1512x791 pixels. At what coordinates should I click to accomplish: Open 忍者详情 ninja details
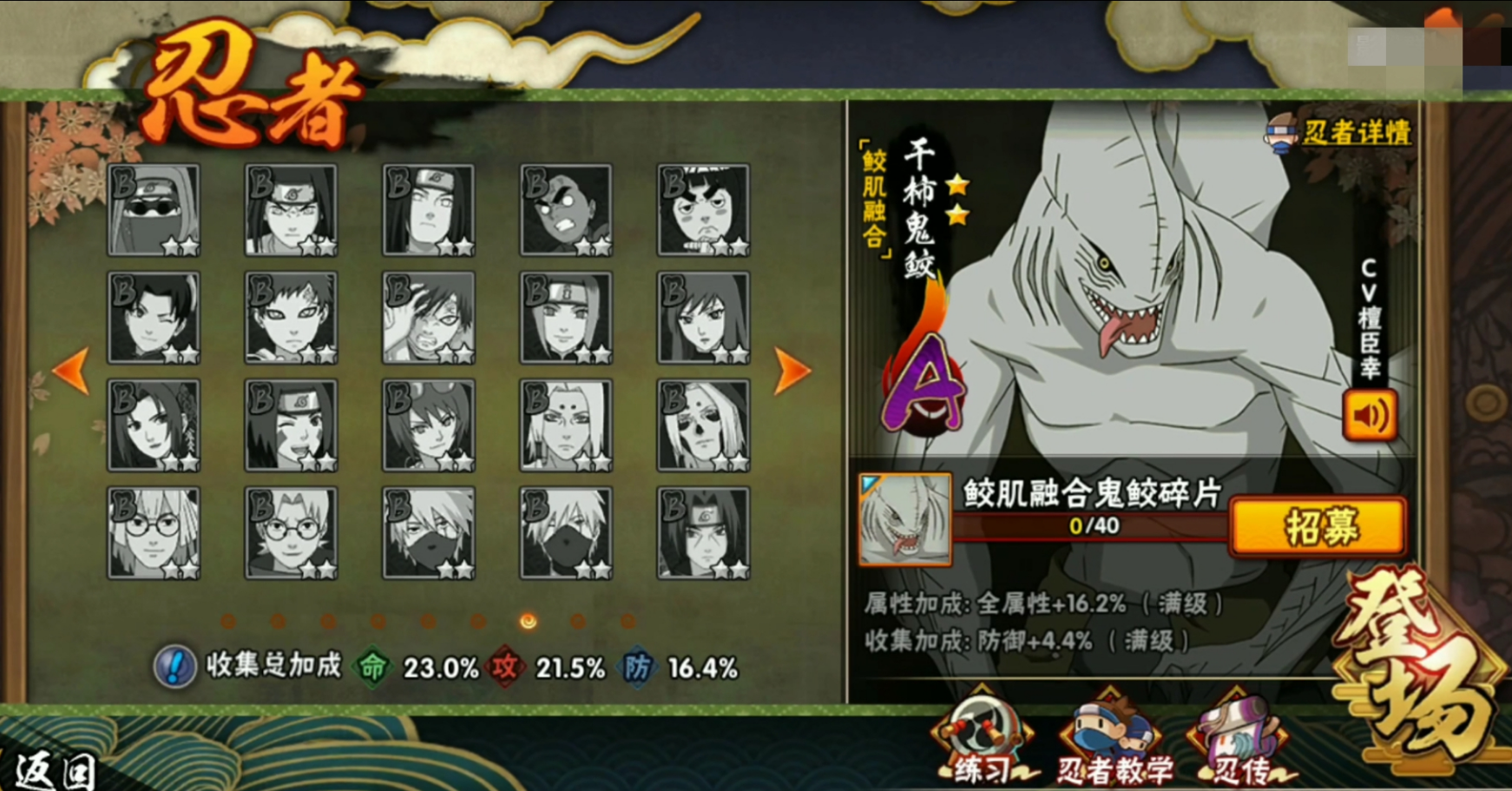point(1341,133)
